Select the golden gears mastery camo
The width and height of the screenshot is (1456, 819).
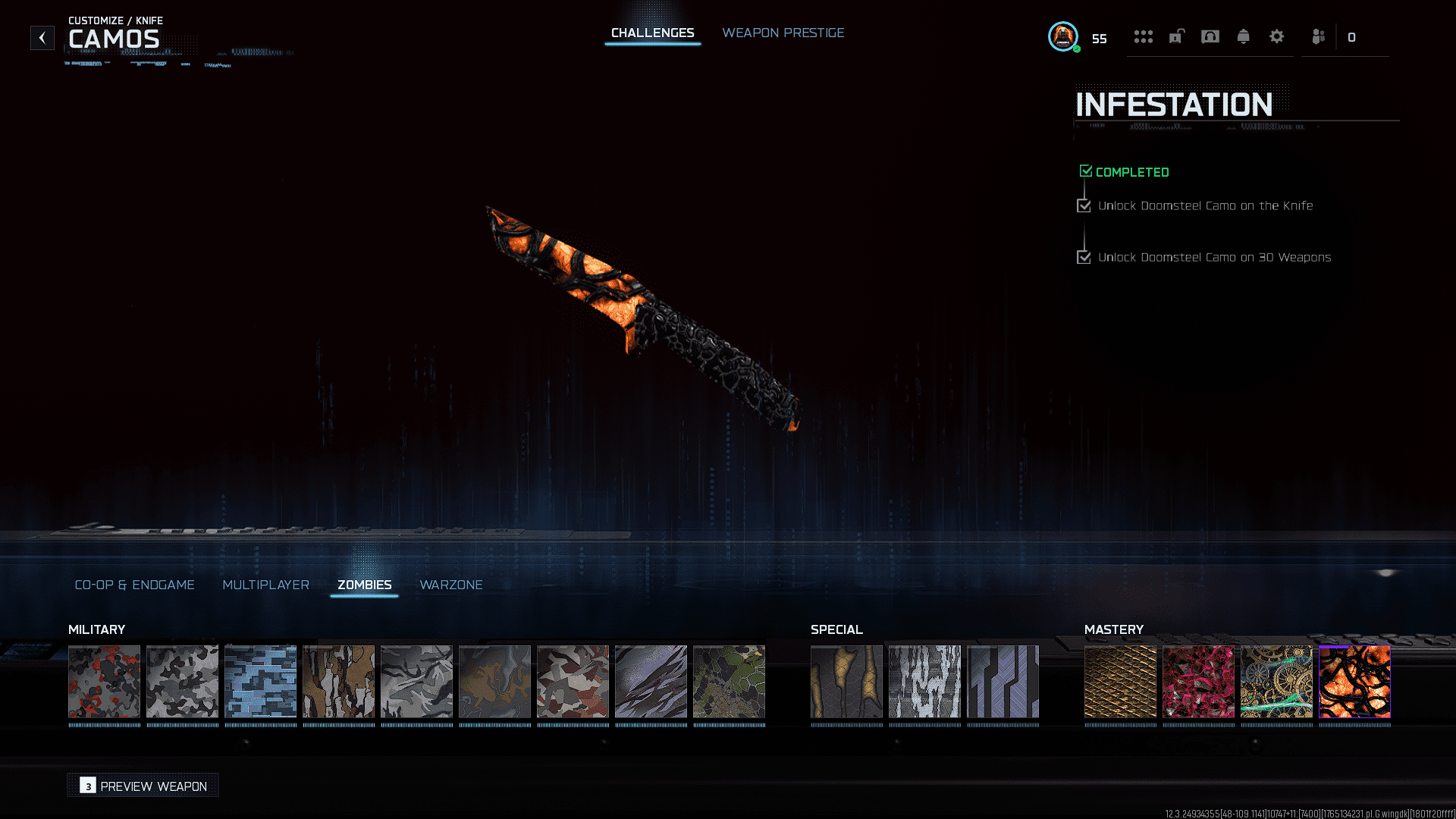[x=1276, y=681]
